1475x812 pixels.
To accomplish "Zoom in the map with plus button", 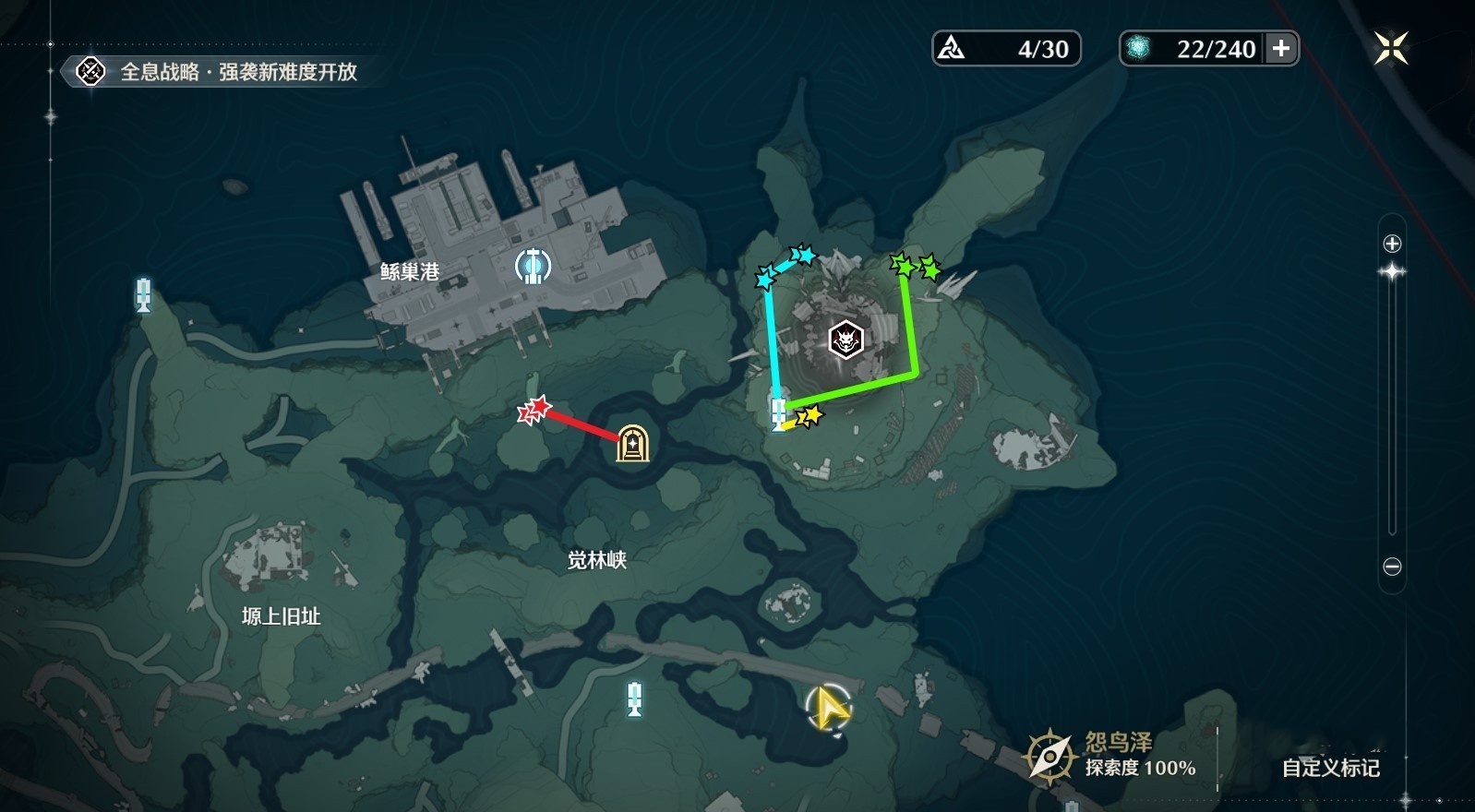I will click(1392, 244).
